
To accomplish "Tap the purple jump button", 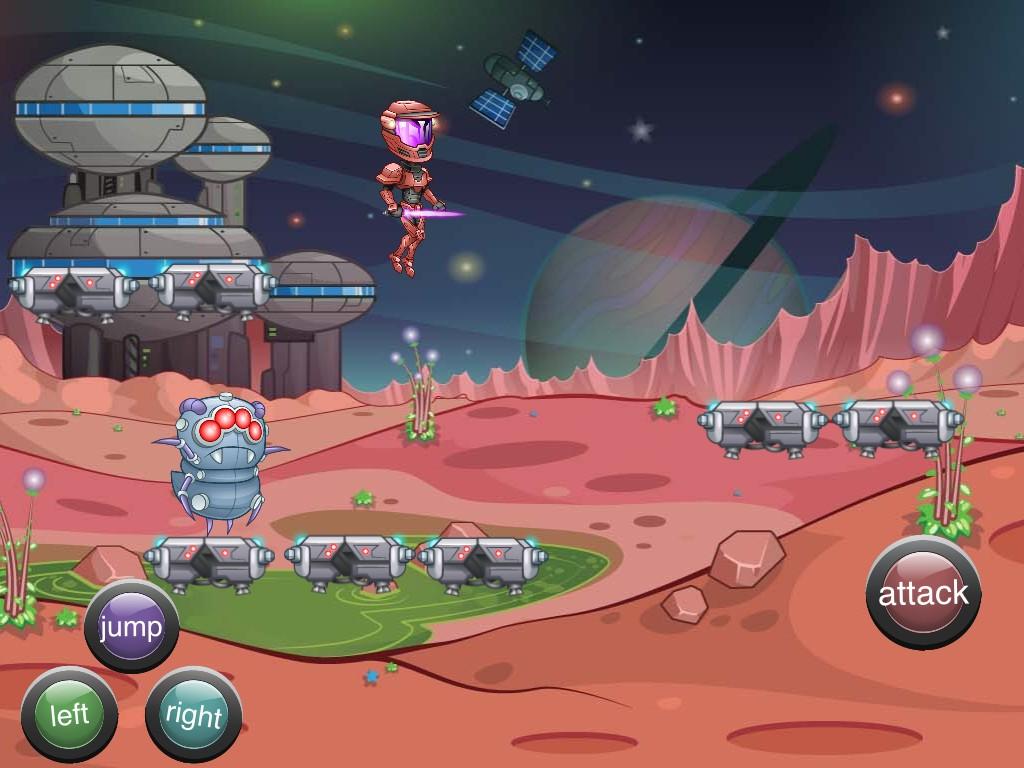I will [x=131, y=627].
